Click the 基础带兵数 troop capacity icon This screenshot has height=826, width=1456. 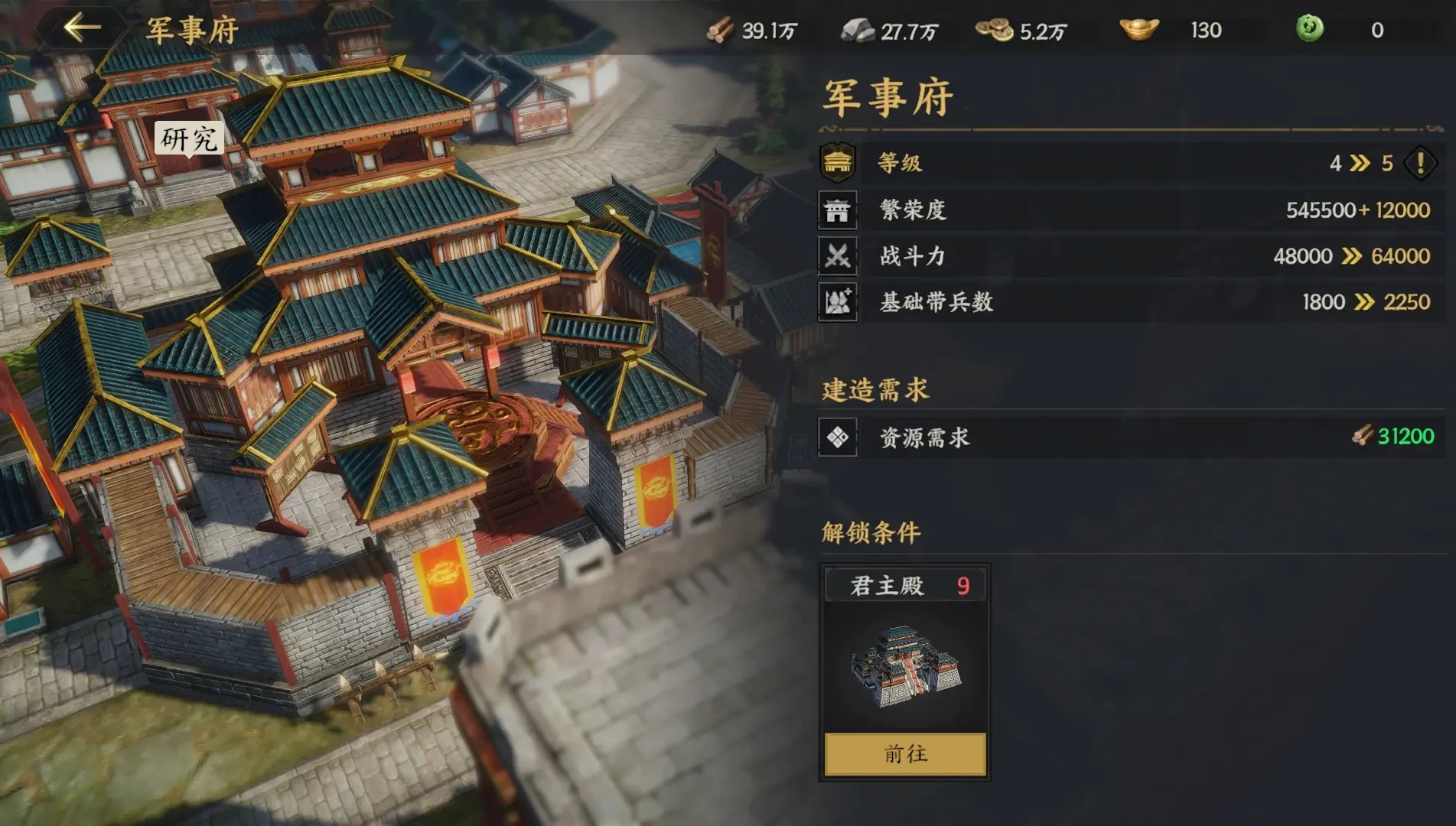[x=838, y=302]
